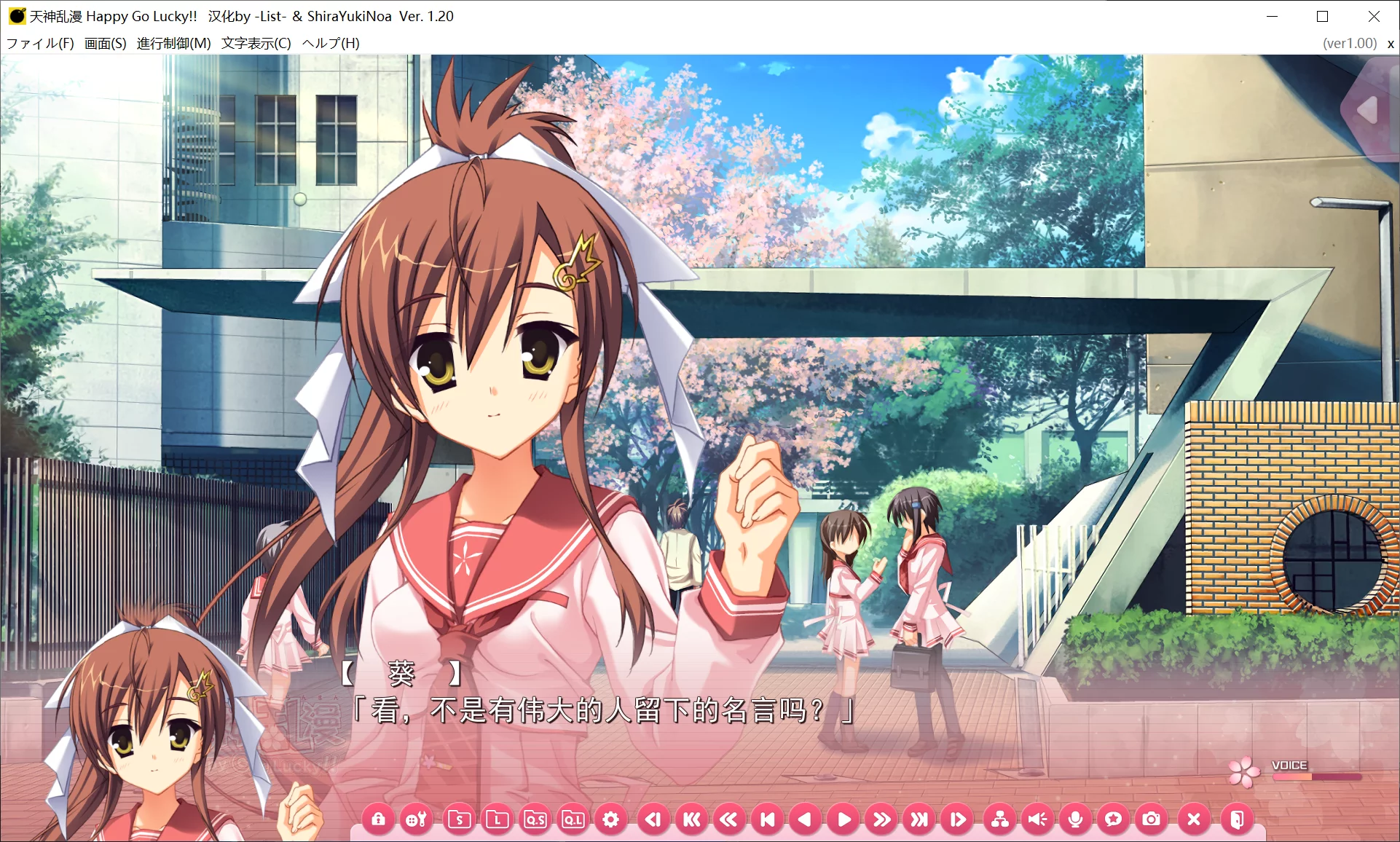The height and width of the screenshot is (842, 1400).
Task: Open the scene flowchart icon
Action: tap(999, 819)
